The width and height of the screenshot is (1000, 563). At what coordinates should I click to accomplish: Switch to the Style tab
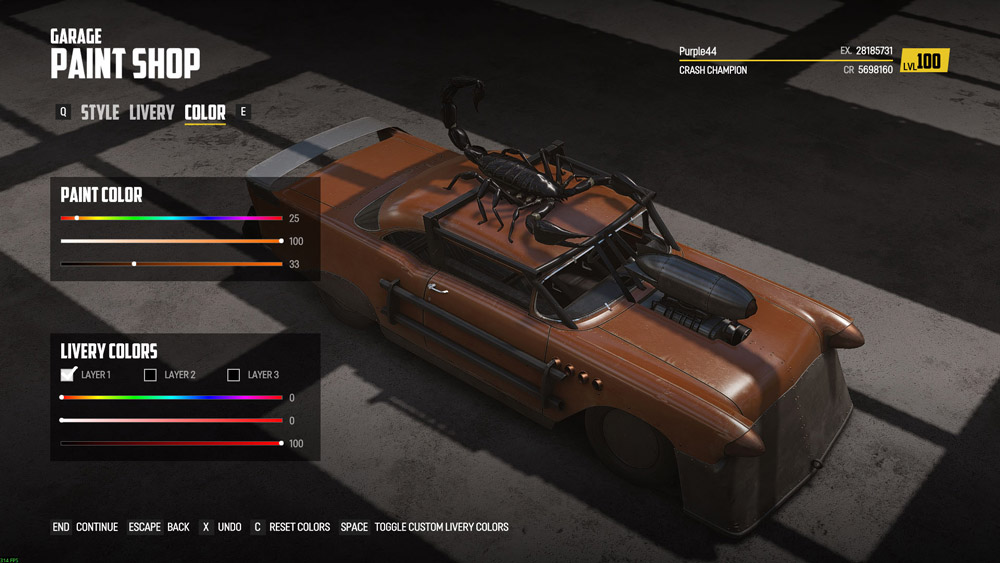pyautogui.click(x=100, y=113)
